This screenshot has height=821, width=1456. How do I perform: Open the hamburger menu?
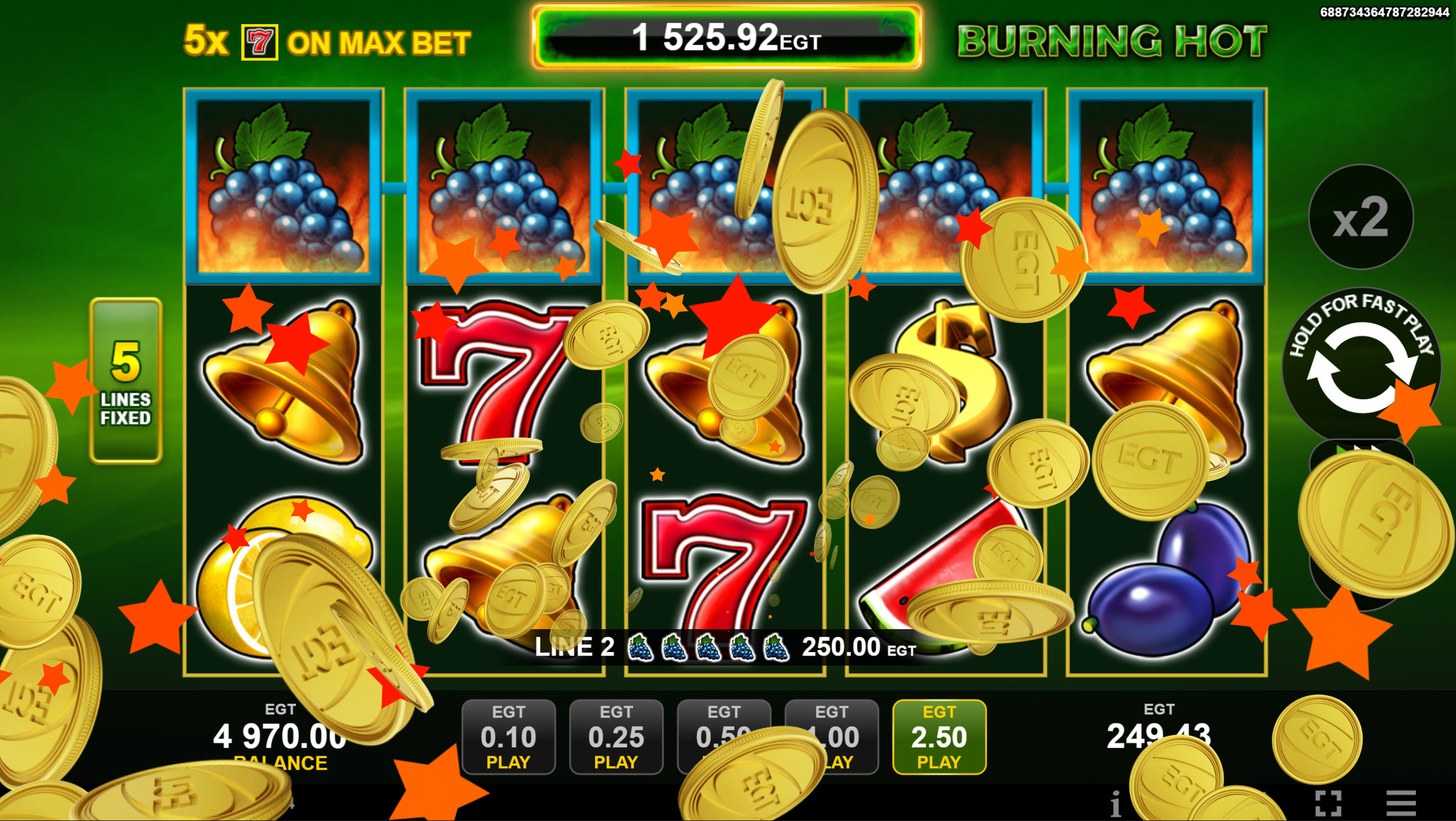tap(1401, 803)
